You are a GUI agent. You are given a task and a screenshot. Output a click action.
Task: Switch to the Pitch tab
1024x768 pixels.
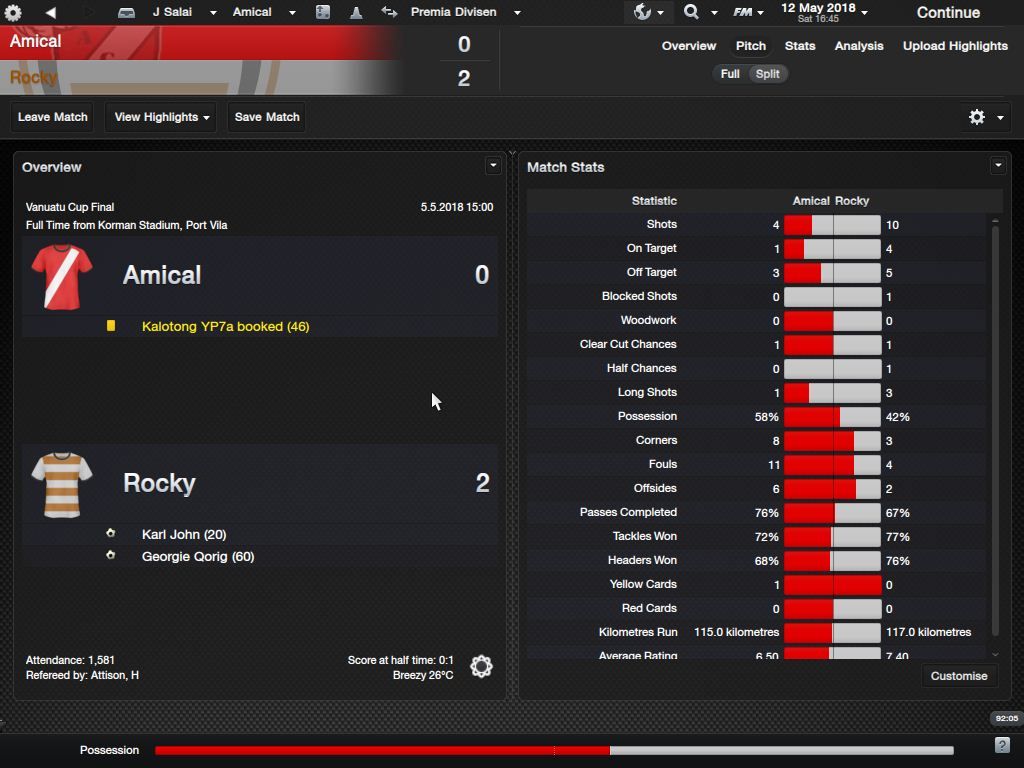pos(751,46)
